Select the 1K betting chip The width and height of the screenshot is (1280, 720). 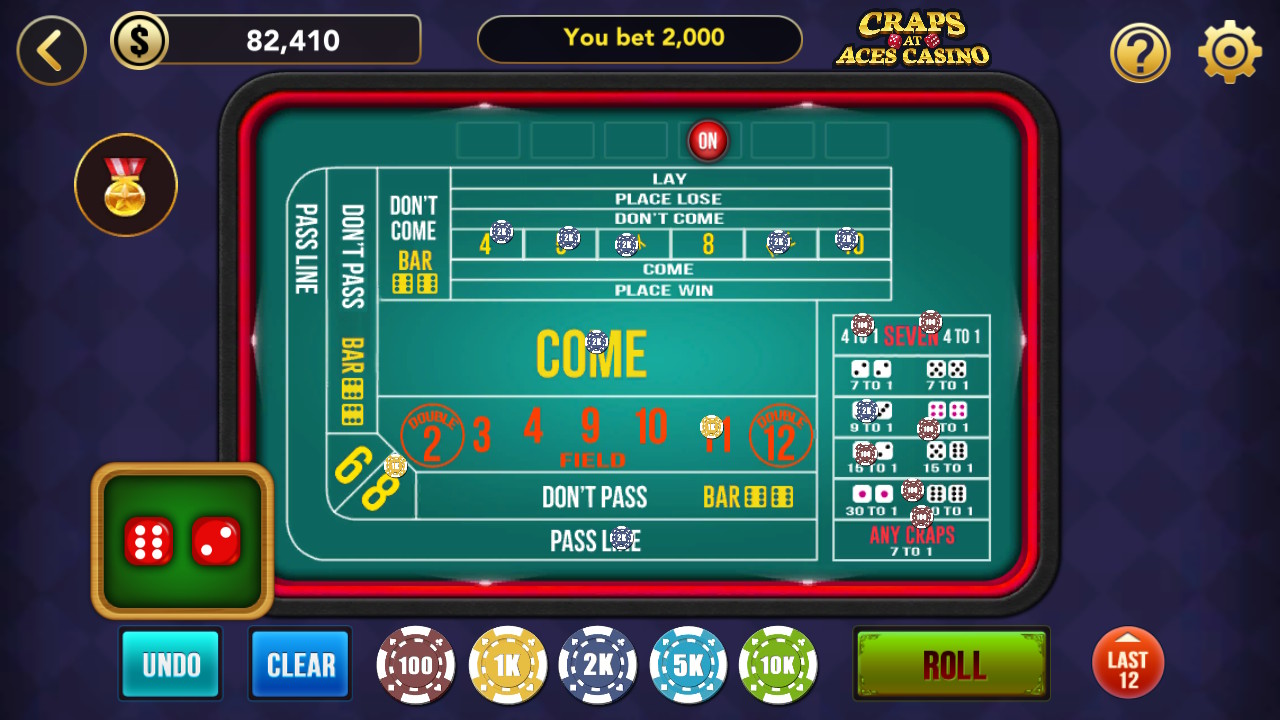pyautogui.click(x=506, y=664)
